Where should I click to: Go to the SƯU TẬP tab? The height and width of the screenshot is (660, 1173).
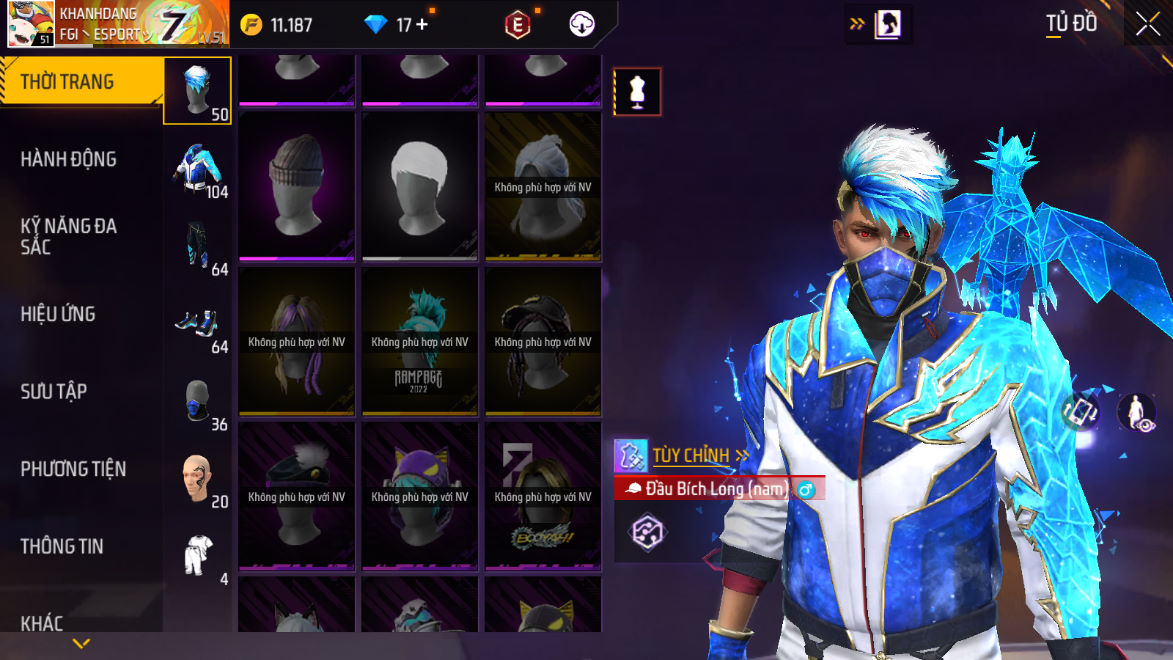pos(54,391)
